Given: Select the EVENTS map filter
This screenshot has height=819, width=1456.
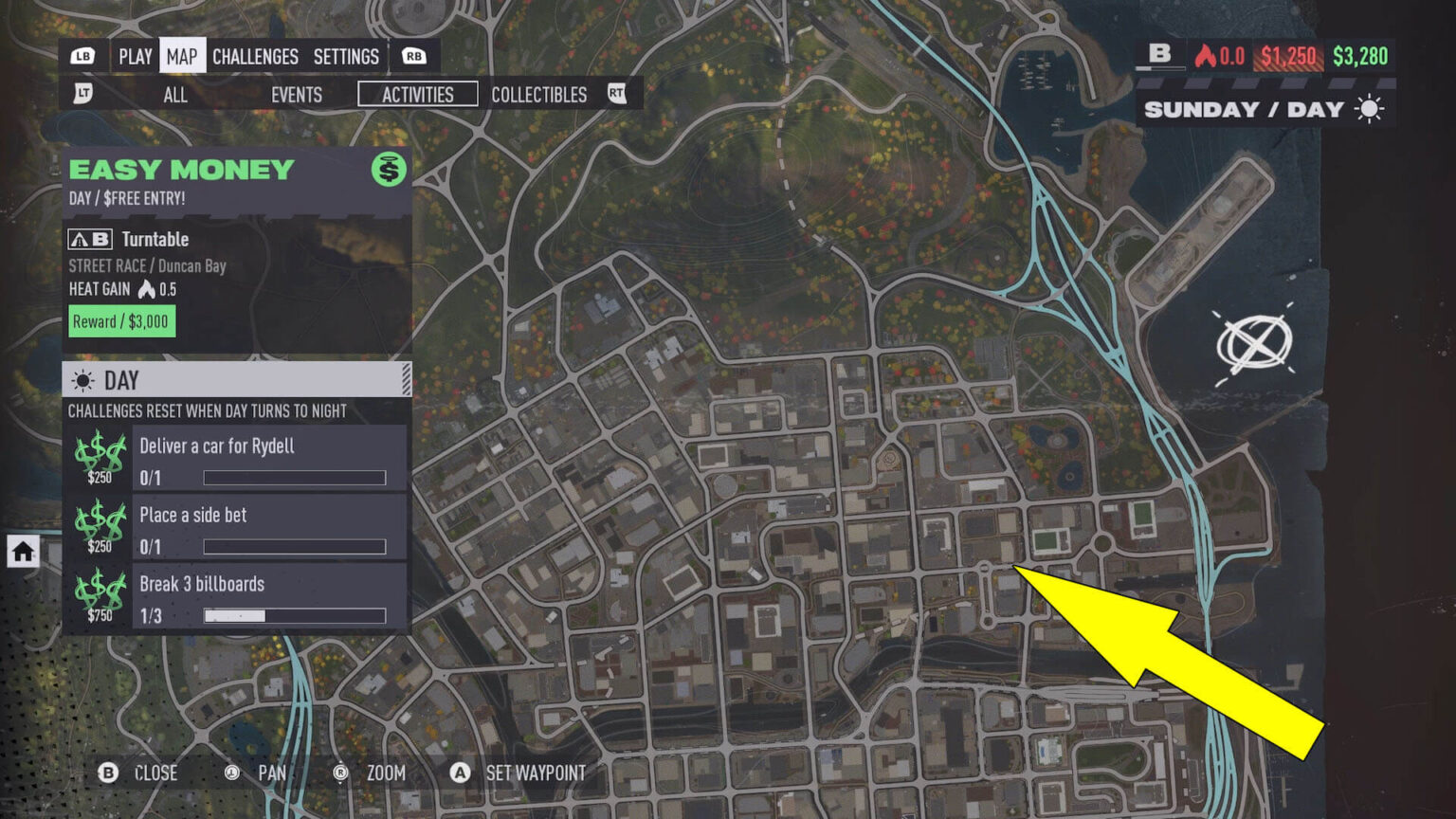Looking at the screenshot, I should pyautogui.click(x=295, y=95).
